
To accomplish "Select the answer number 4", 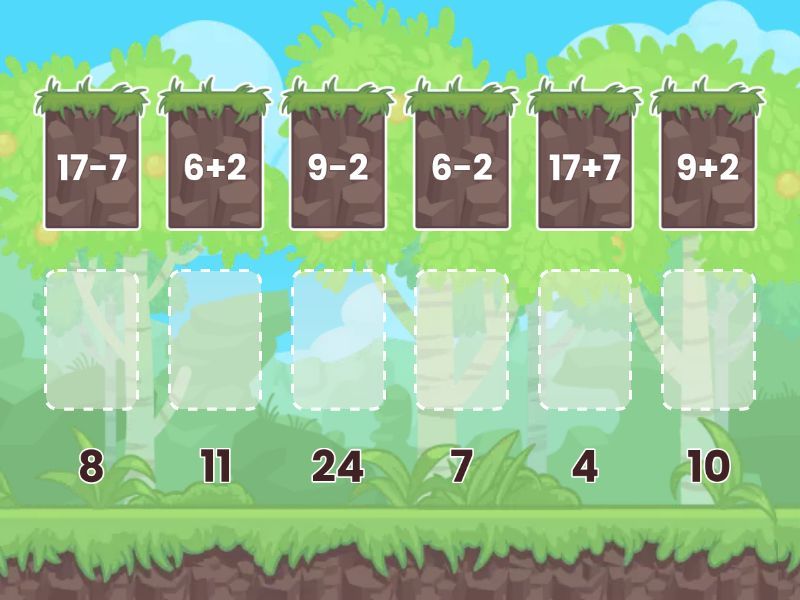I will coord(585,466).
